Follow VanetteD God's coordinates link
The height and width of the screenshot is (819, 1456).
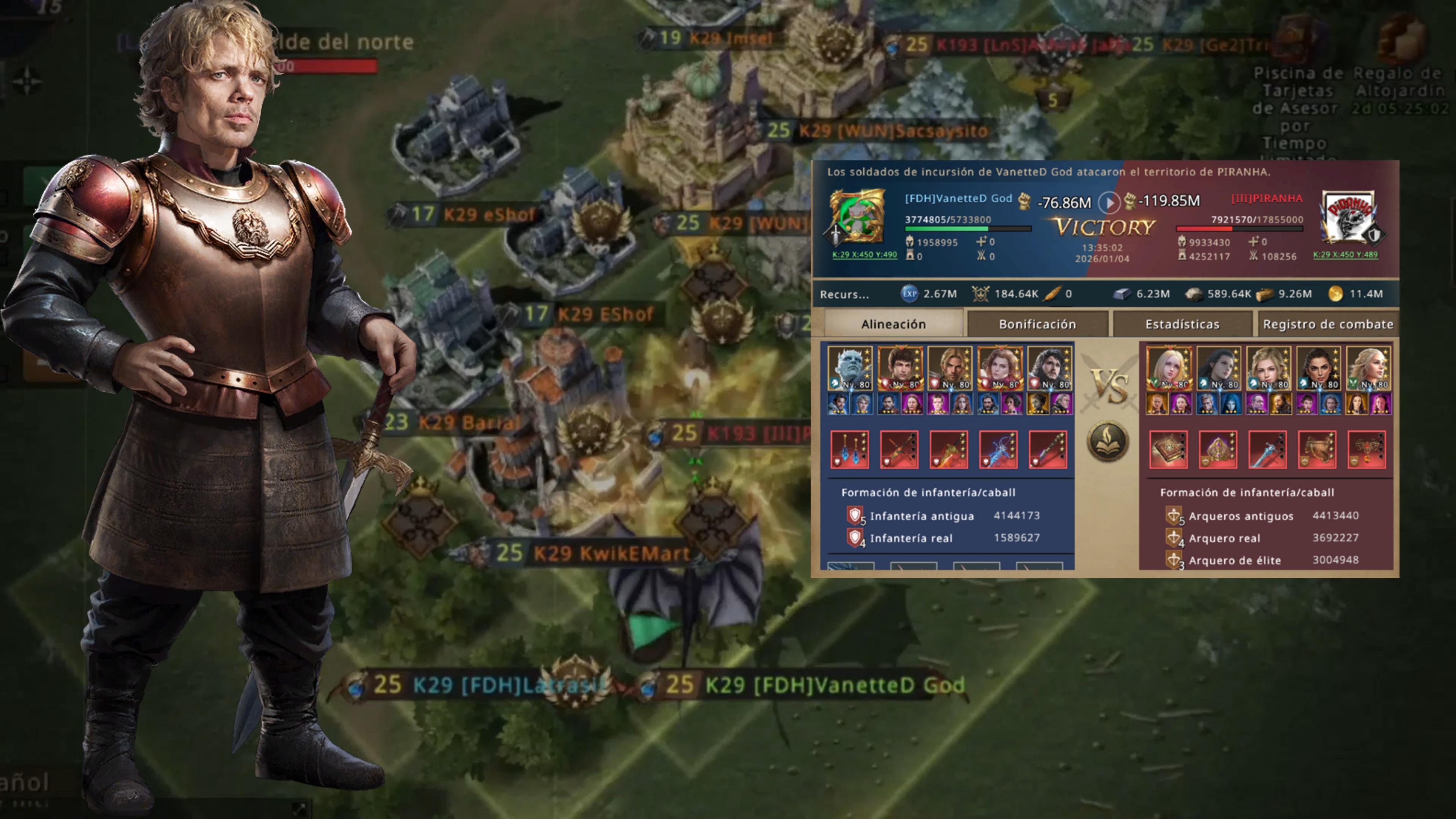coord(864,254)
